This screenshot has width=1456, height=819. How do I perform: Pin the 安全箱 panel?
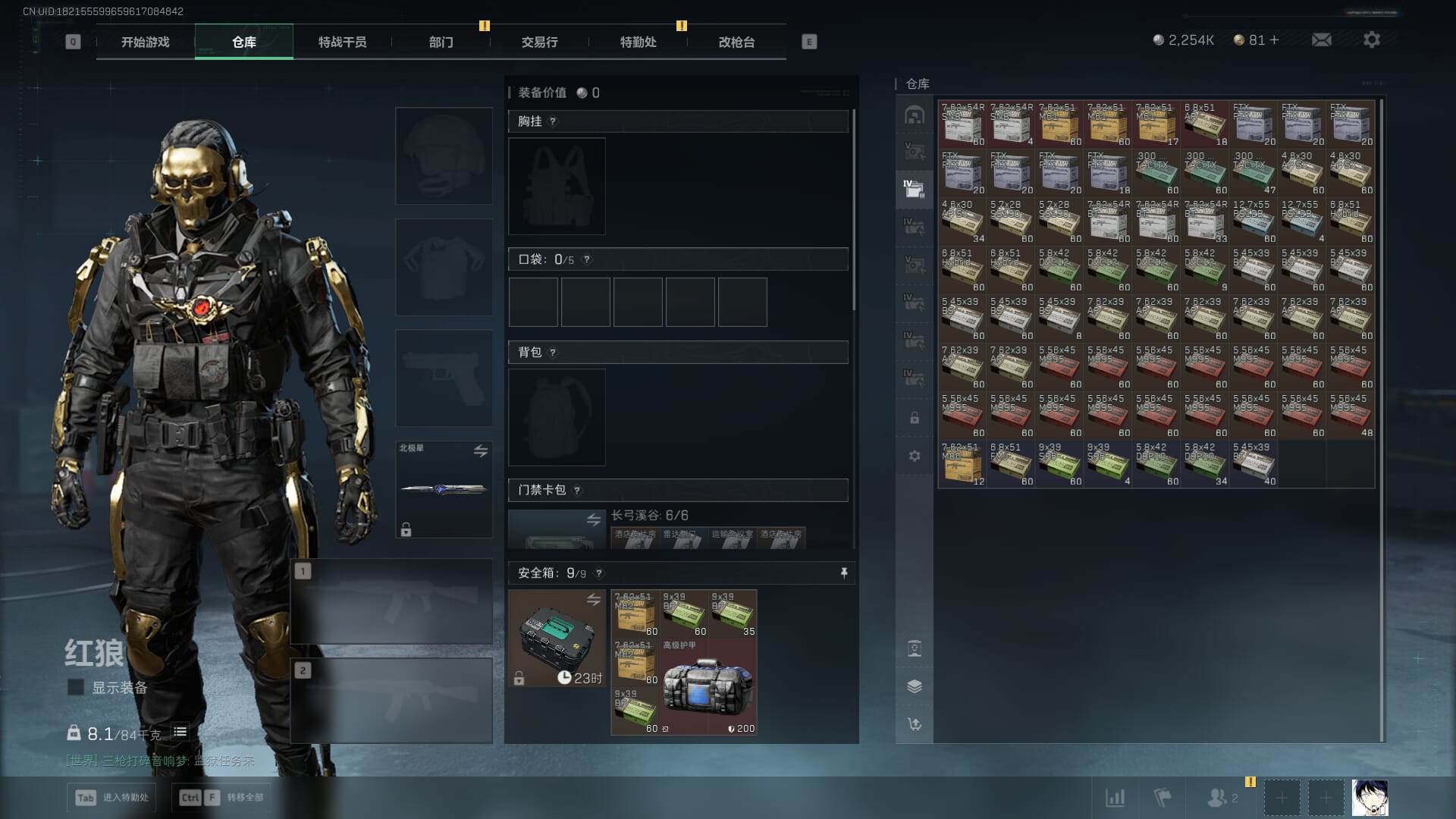(x=843, y=573)
